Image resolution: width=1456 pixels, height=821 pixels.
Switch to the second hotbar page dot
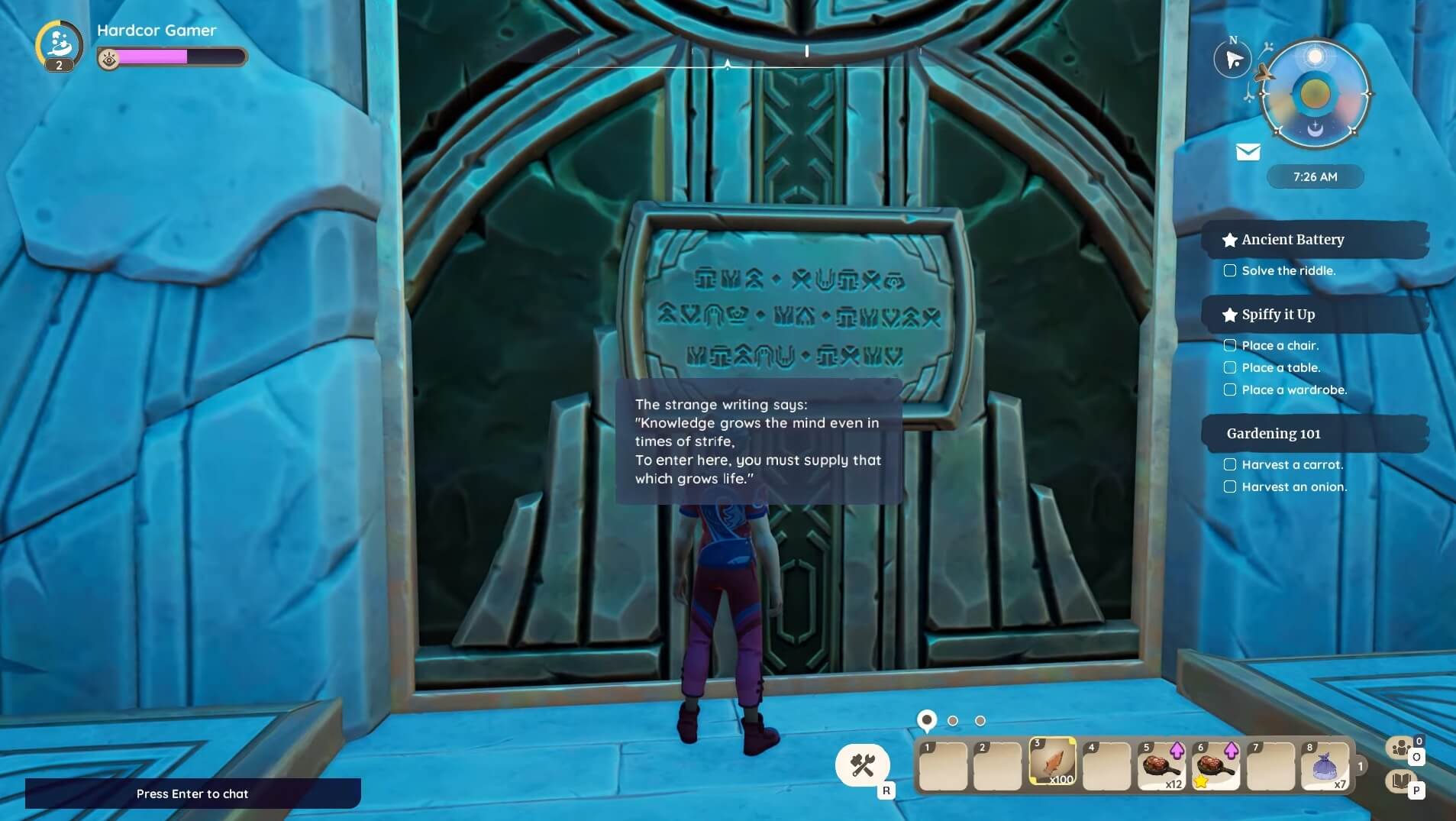[x=953, y=720]
